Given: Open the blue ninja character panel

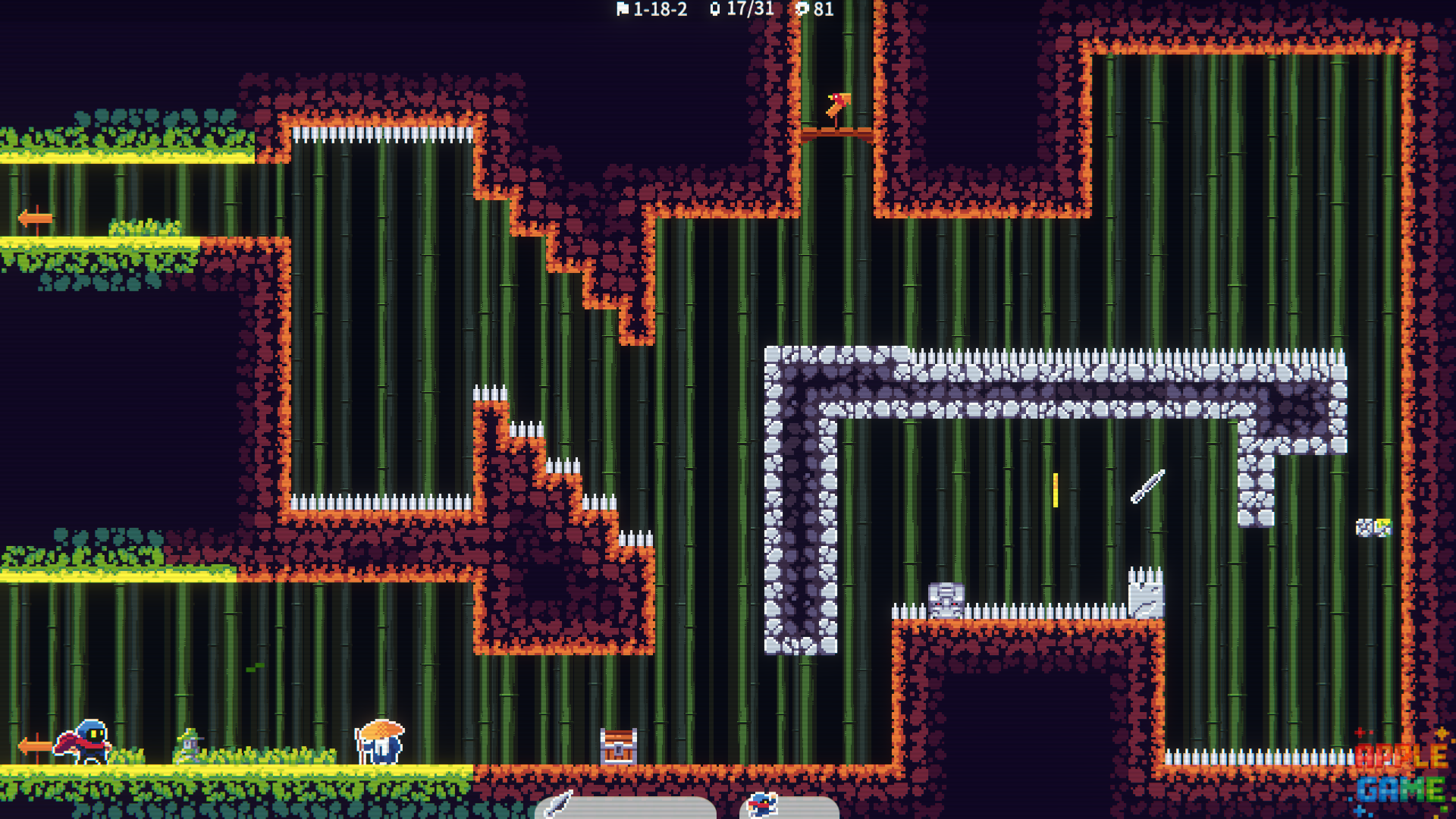Looking at the screenshot, I should (789, 807).
